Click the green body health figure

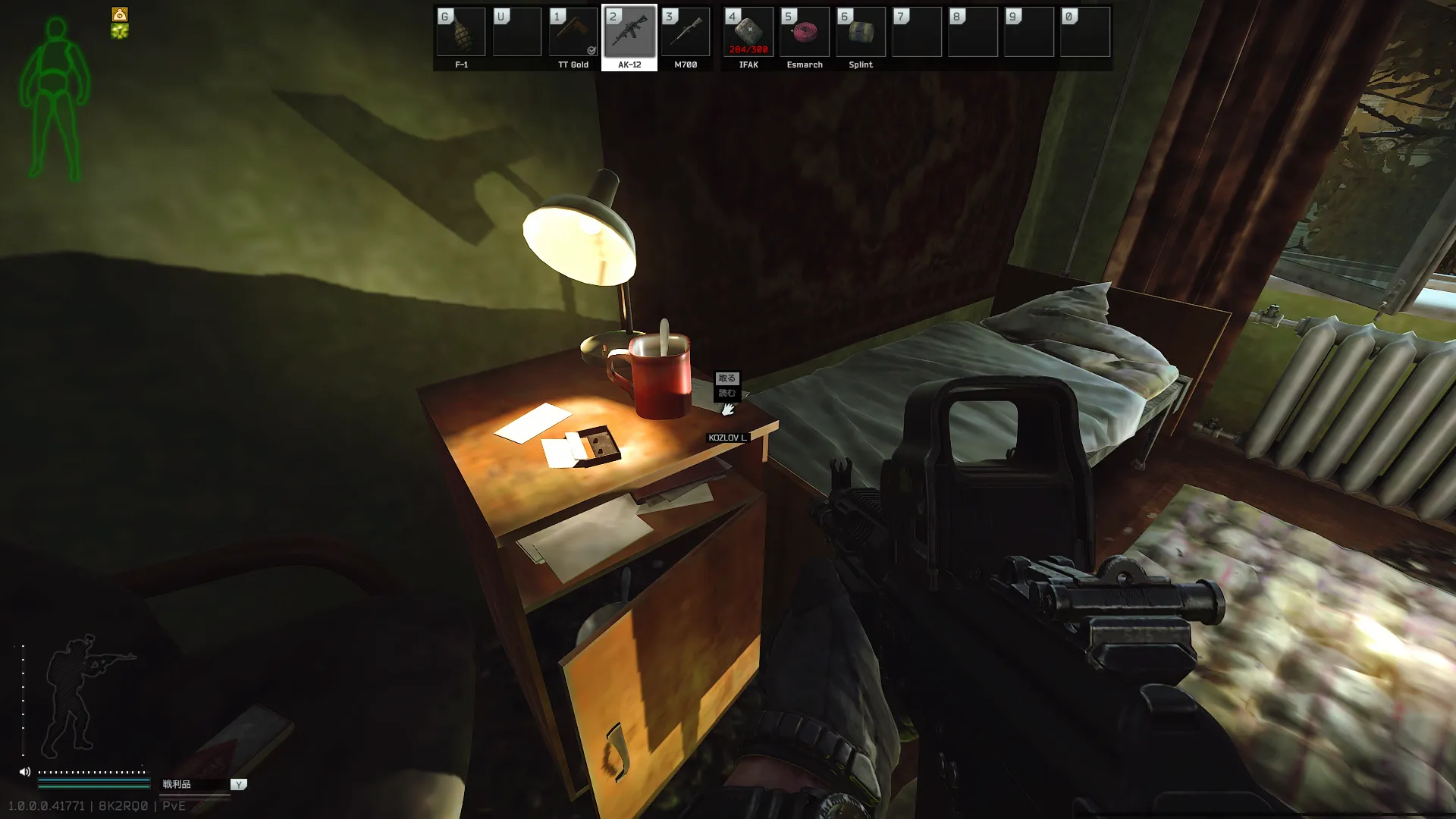[x=55, y=99]
